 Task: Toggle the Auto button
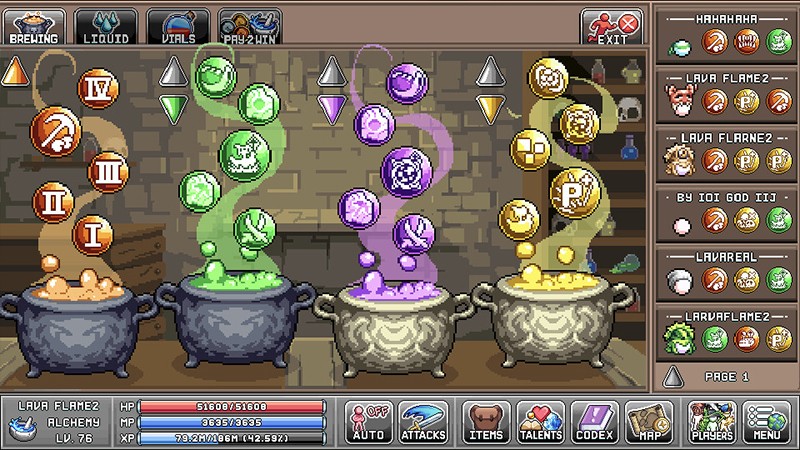(369, 422)
